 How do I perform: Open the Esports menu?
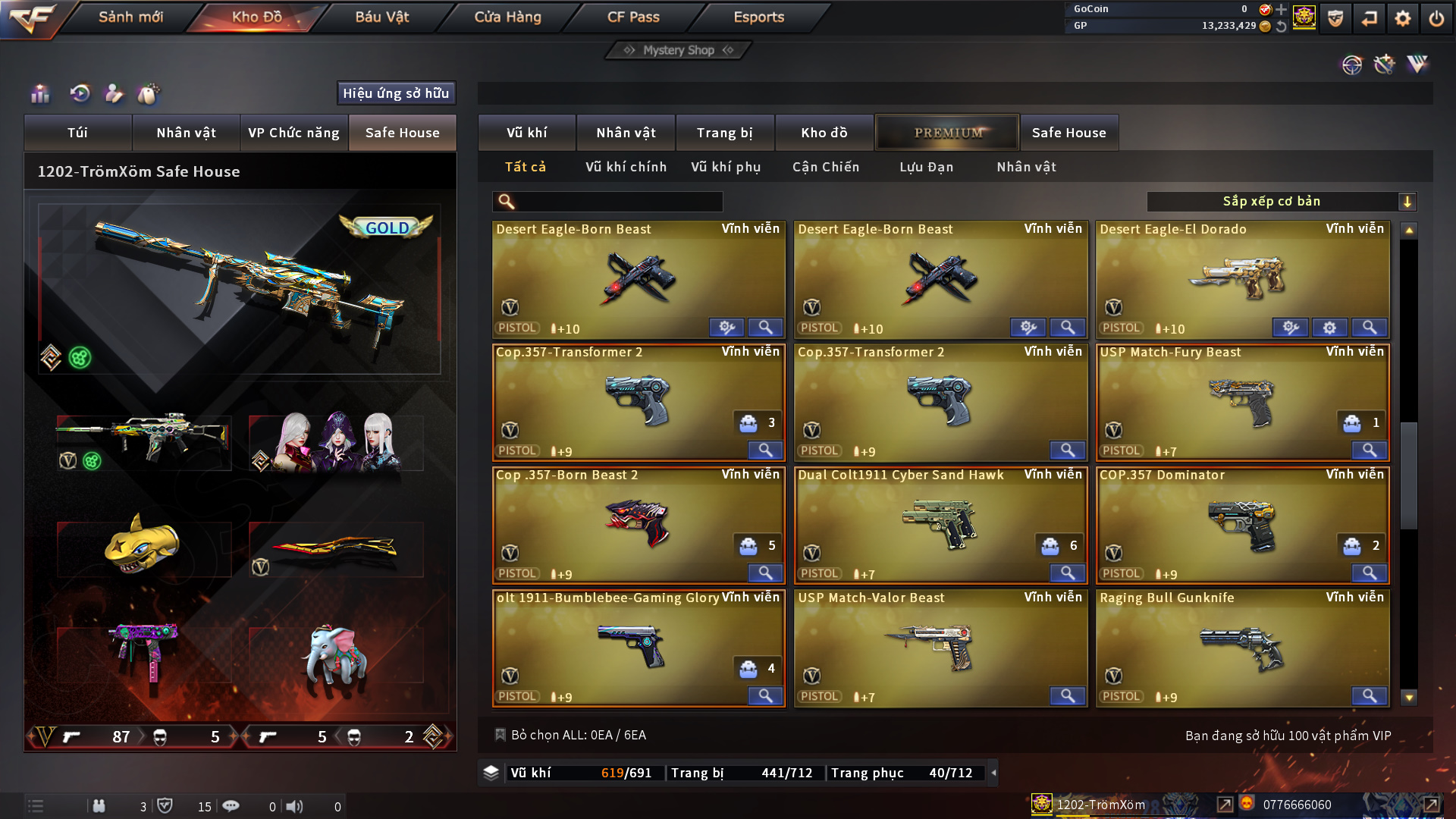tap(758, 17)
